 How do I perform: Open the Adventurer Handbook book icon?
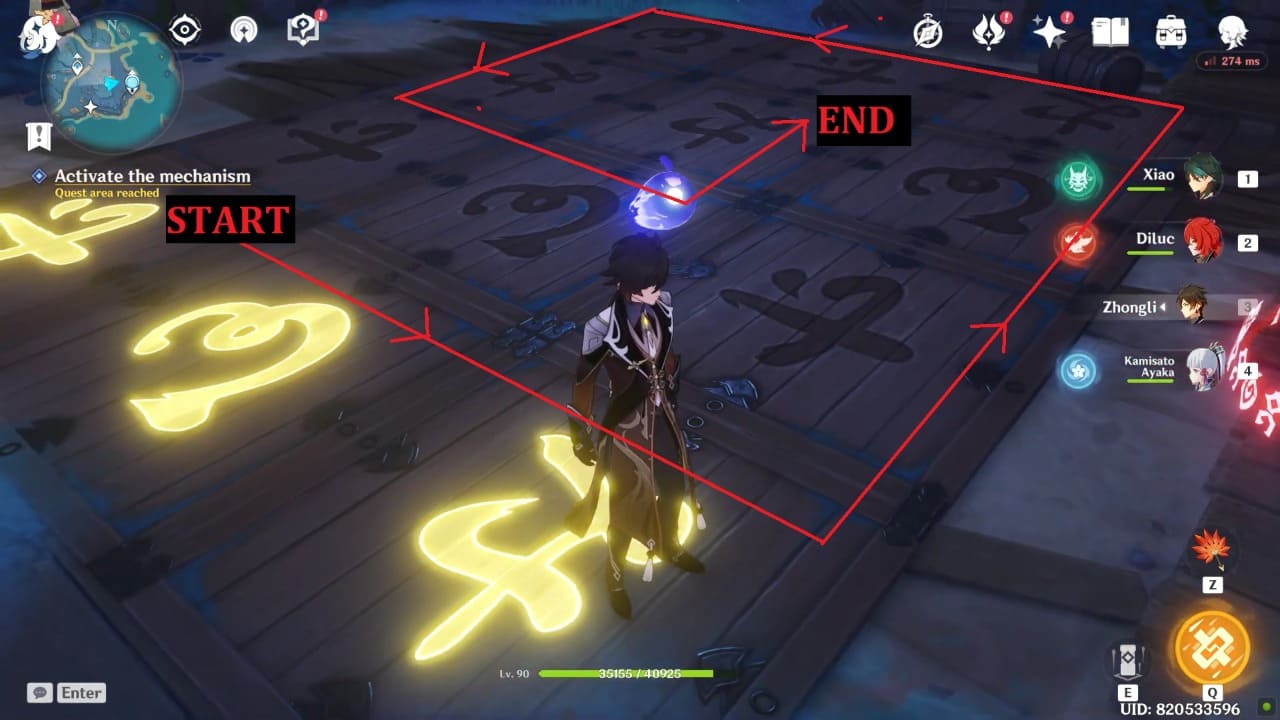point(1110,32)
